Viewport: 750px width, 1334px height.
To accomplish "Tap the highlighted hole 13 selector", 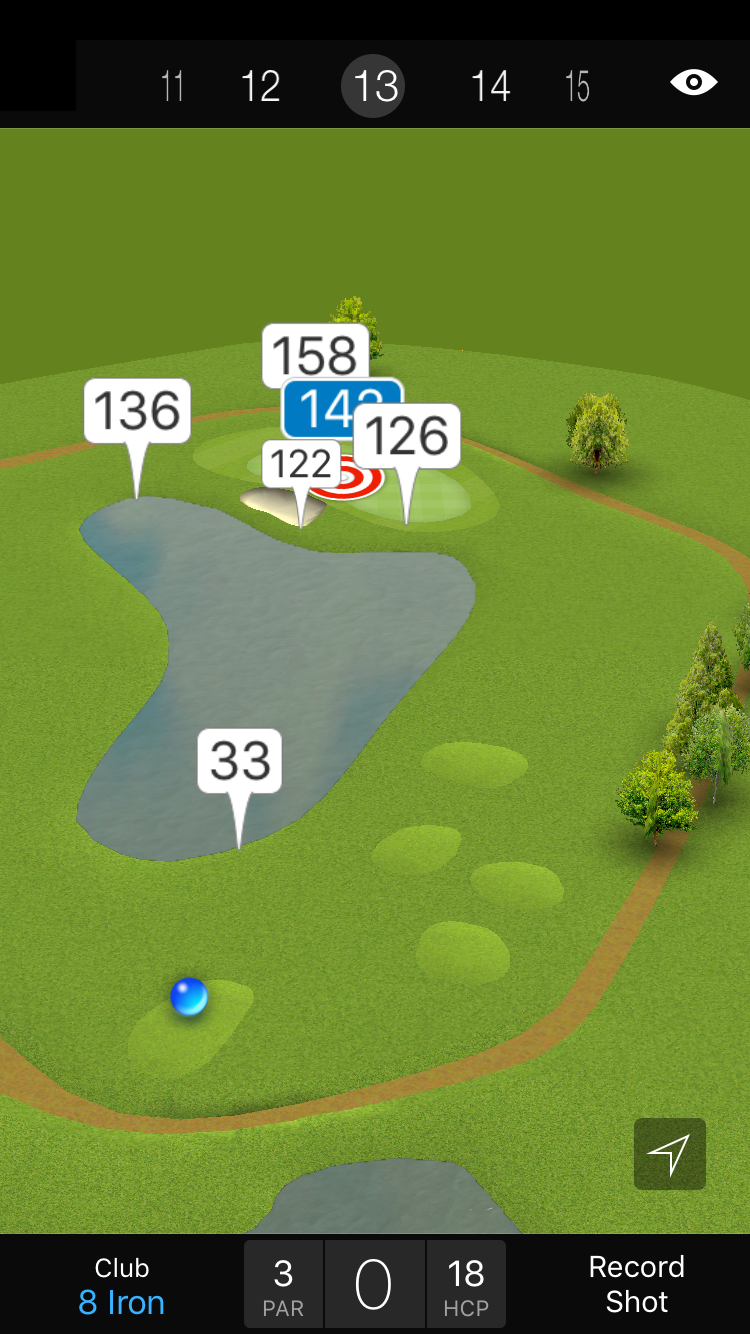I will pos(375,86).
